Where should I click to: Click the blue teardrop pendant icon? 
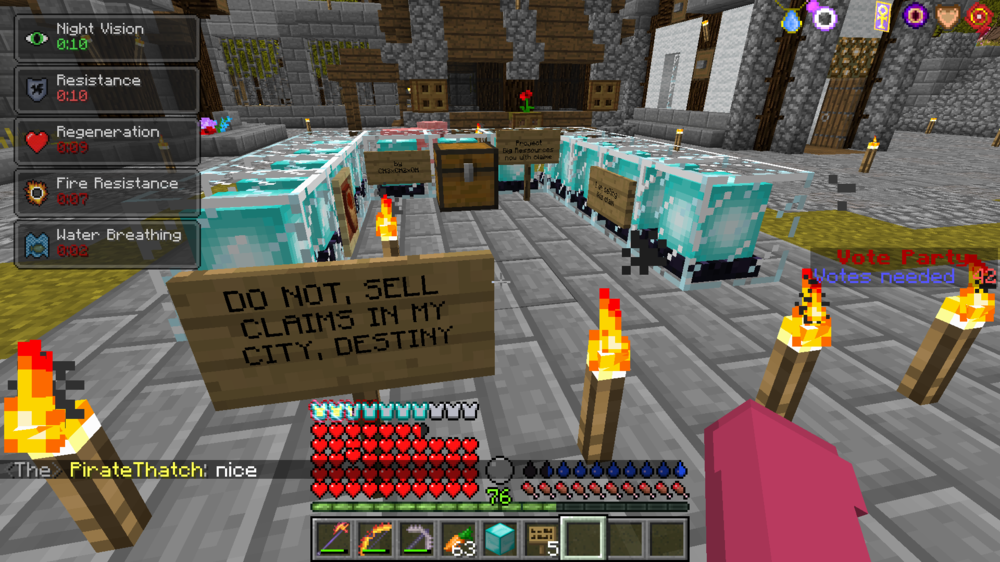(x=792, y=20)
